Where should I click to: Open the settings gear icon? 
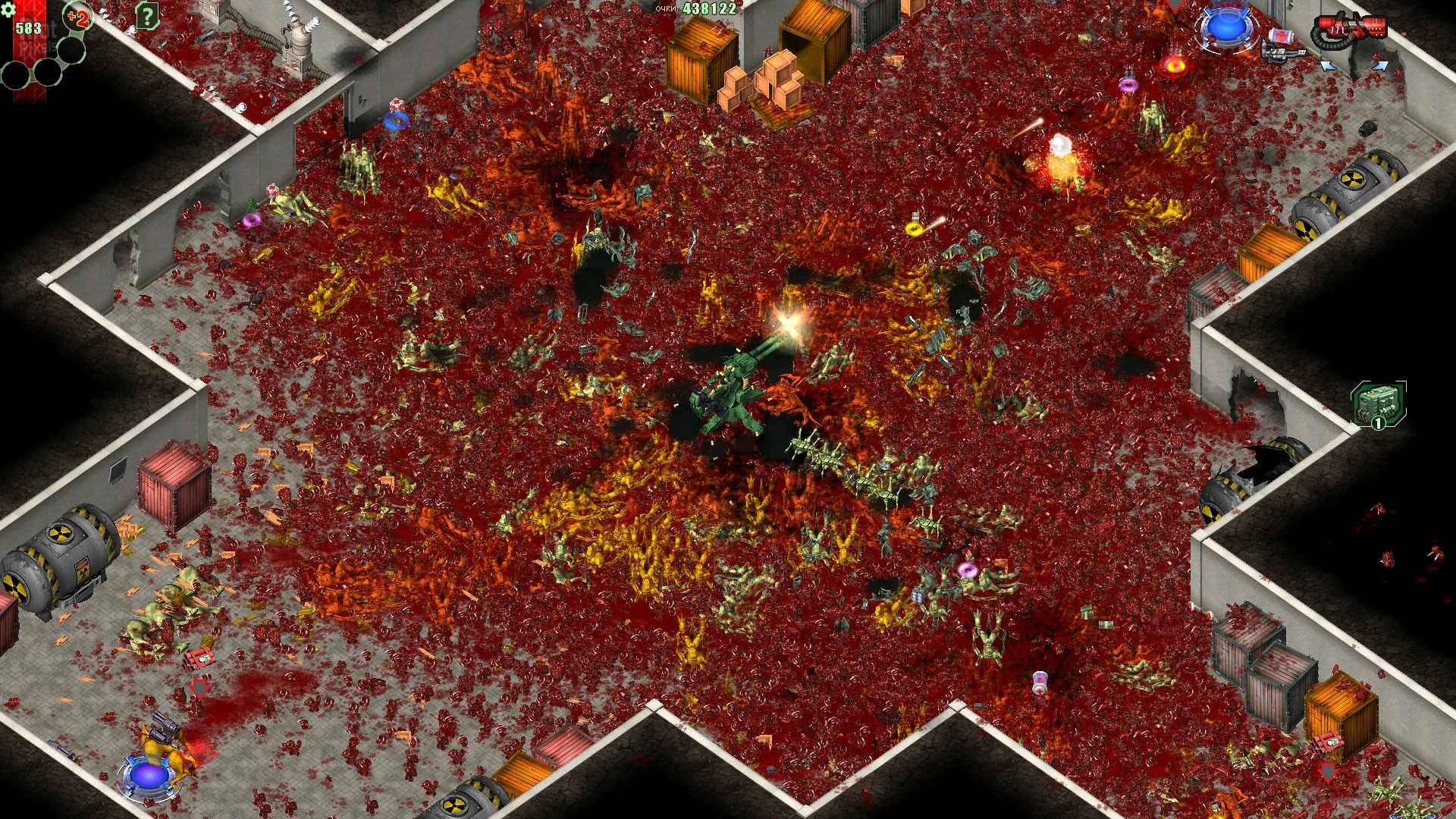tap(9, 11)
